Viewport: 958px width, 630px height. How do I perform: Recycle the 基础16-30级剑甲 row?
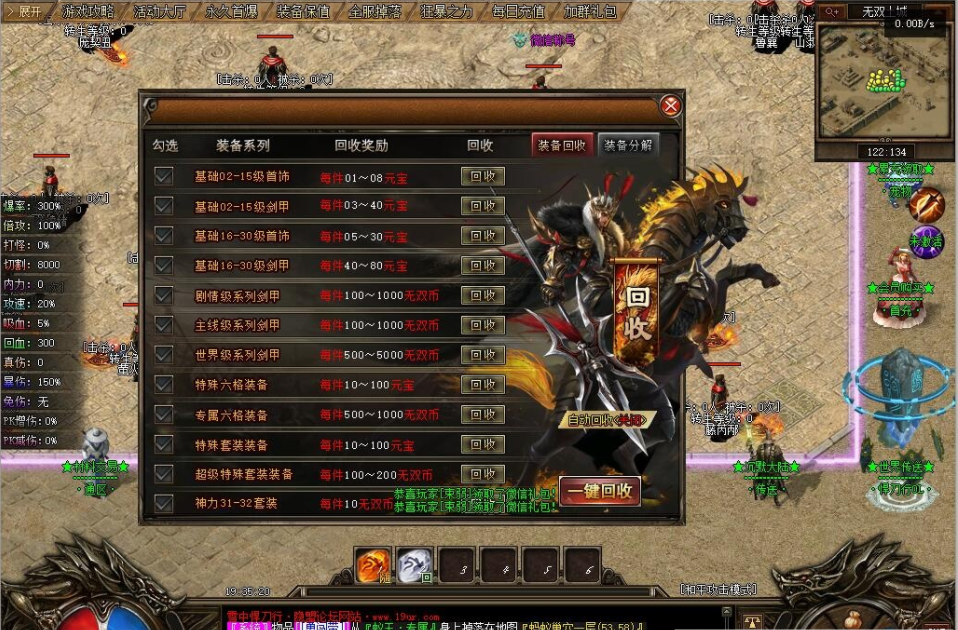[482, 266]
